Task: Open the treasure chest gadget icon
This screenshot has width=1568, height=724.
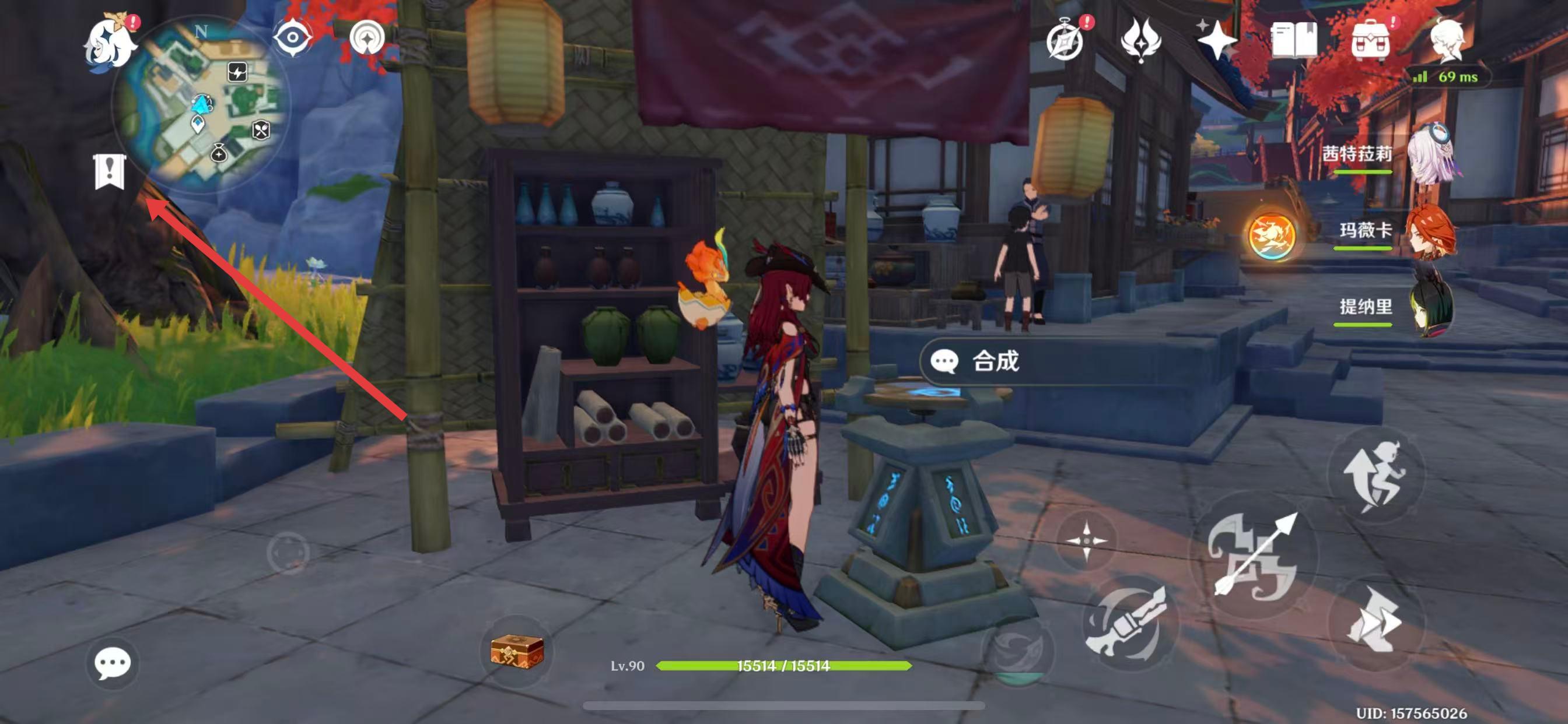Action: coord(517,651)
